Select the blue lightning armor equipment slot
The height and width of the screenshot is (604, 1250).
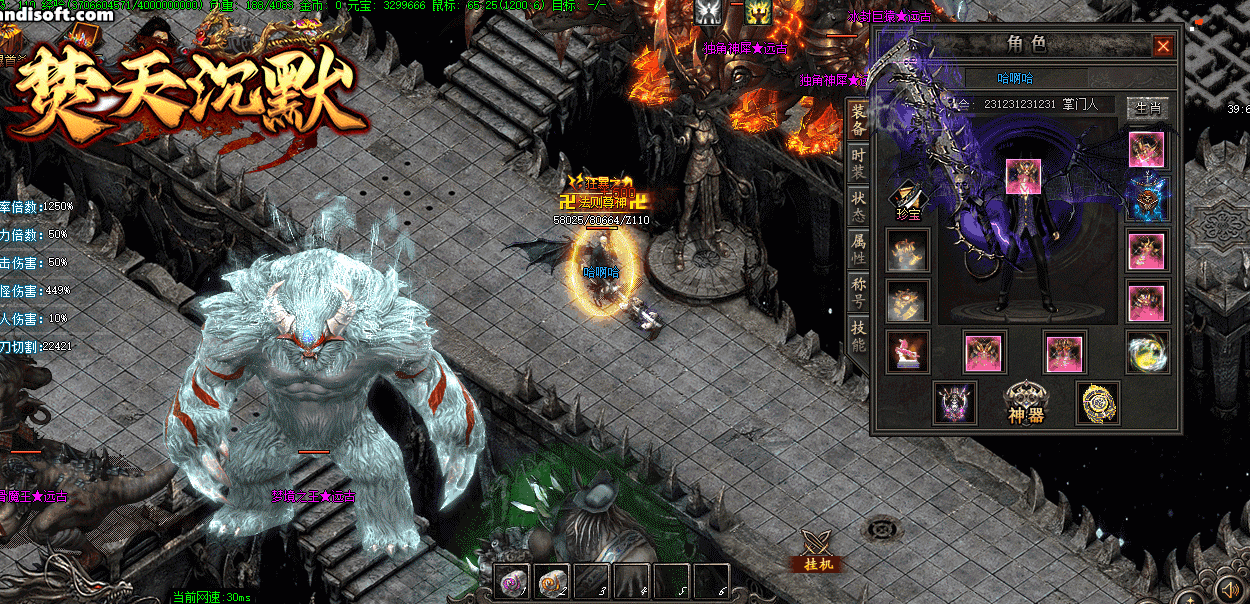coord(1146,198)
